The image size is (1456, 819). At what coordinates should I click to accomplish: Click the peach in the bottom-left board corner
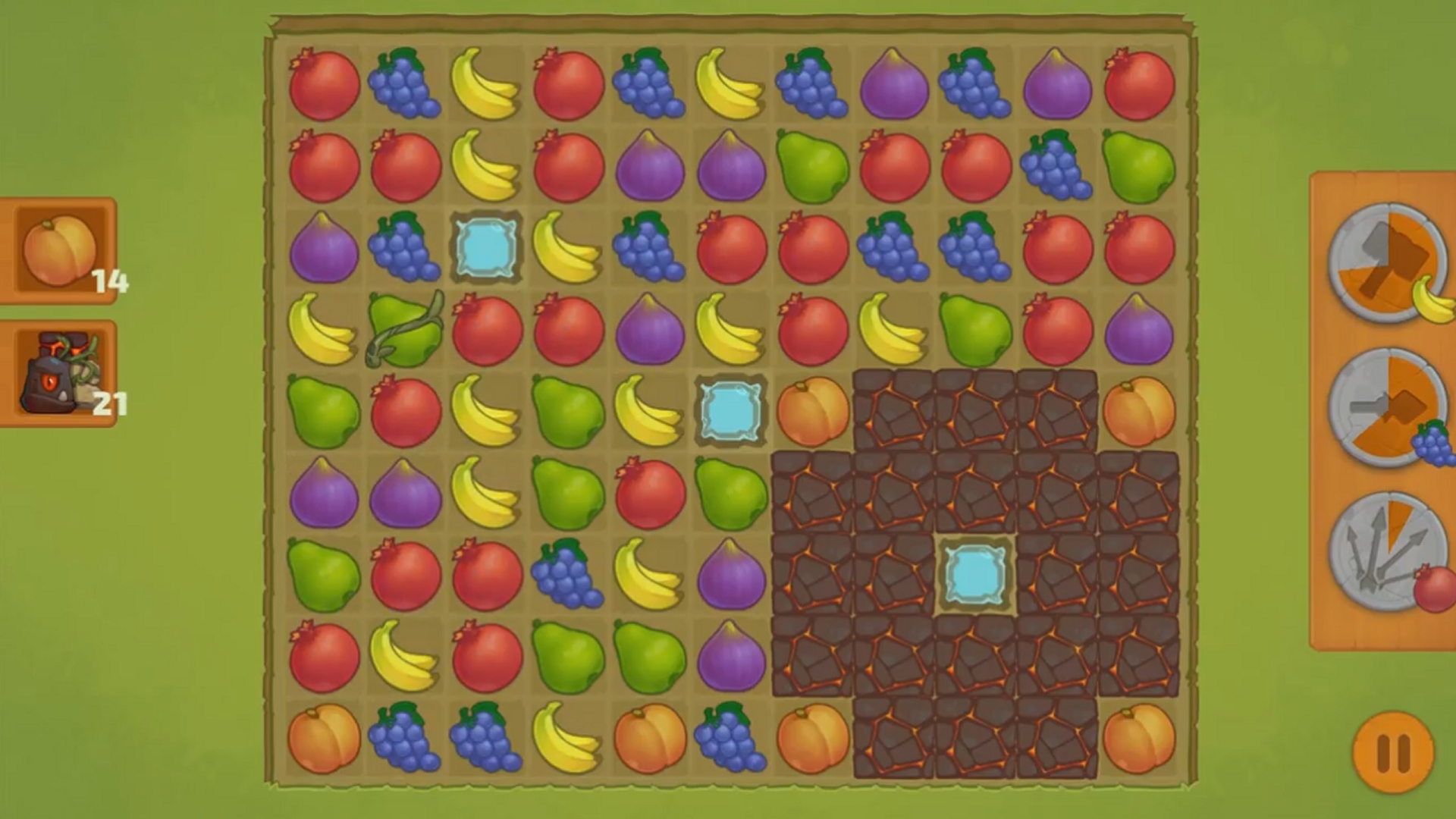click(325, 739)
